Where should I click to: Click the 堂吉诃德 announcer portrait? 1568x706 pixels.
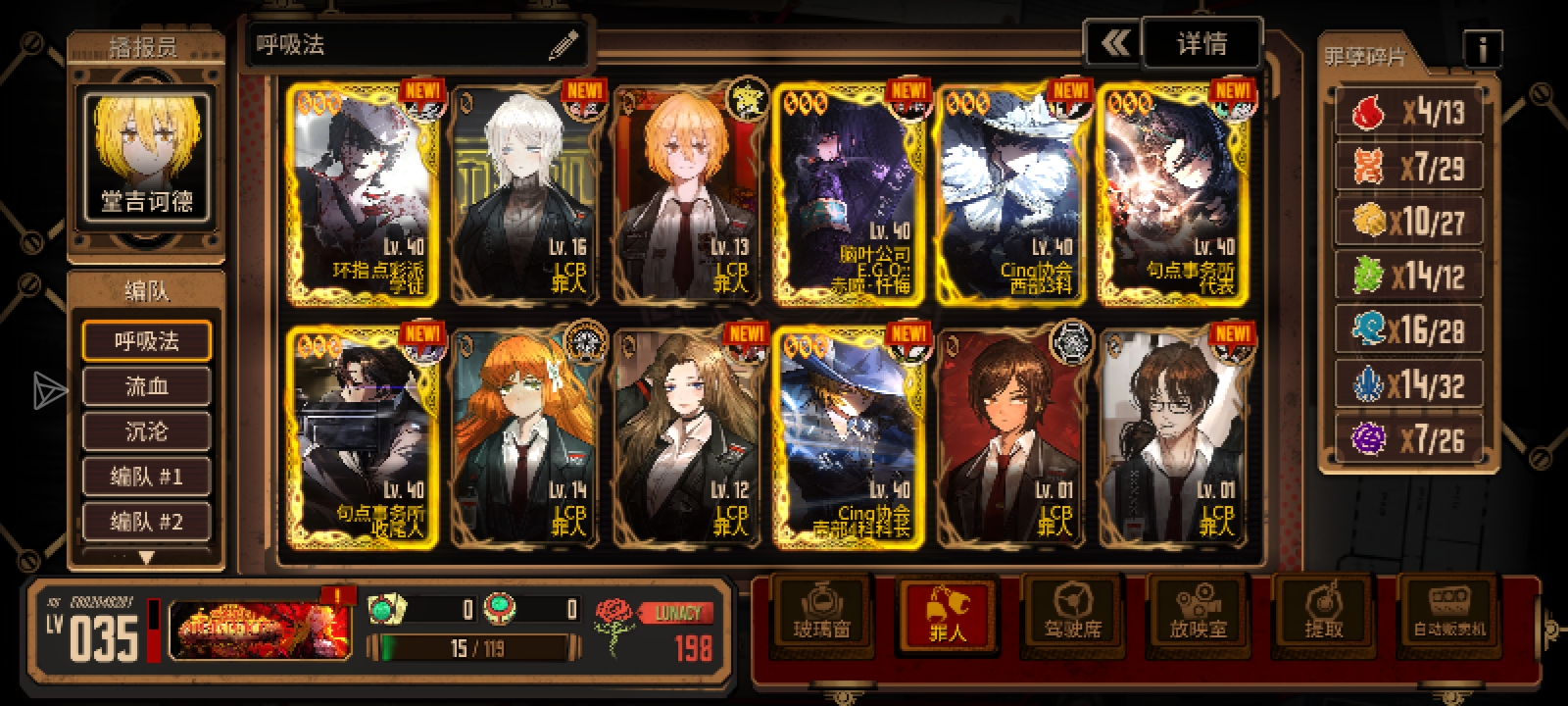147,155
